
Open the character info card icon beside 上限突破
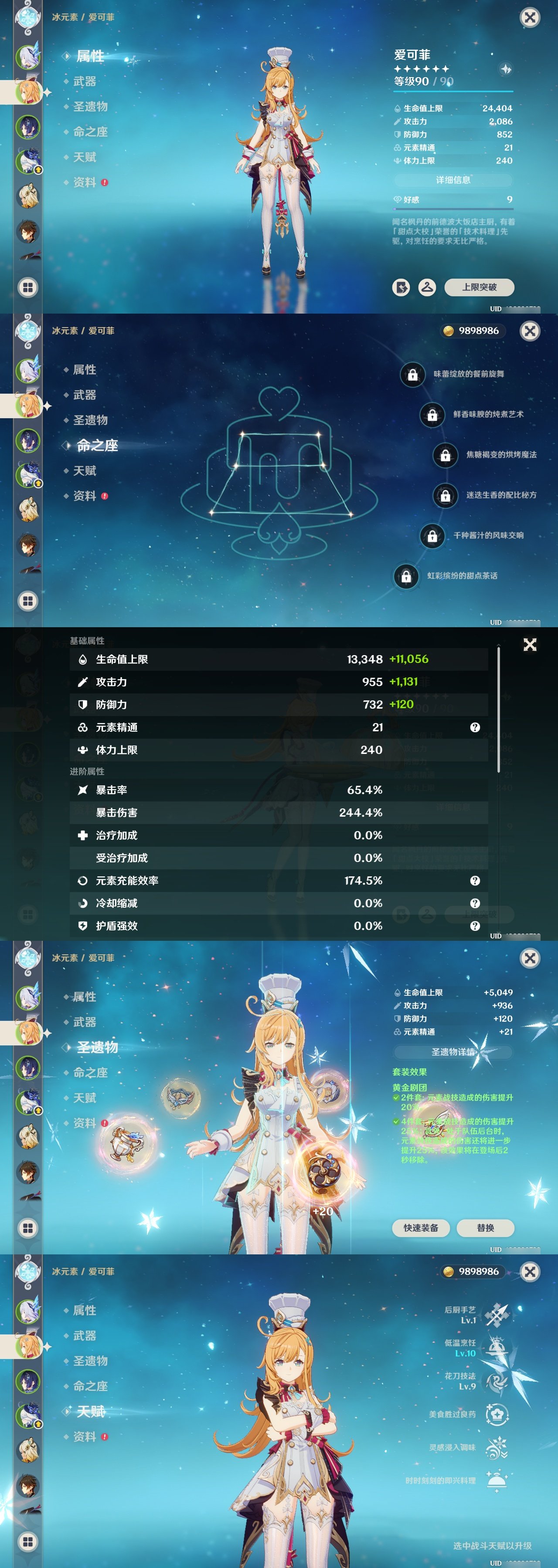point(401,288)
